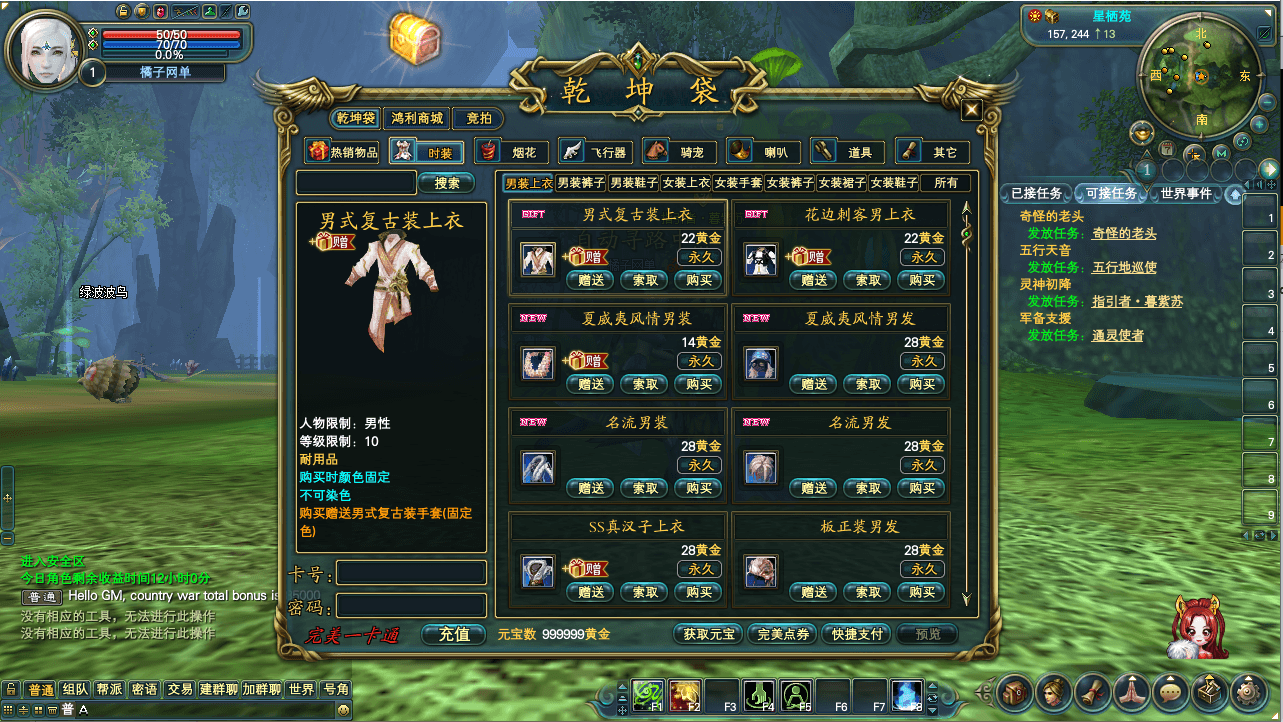Show the 道具 items category

pyautogui.click(x=848, y=152)
